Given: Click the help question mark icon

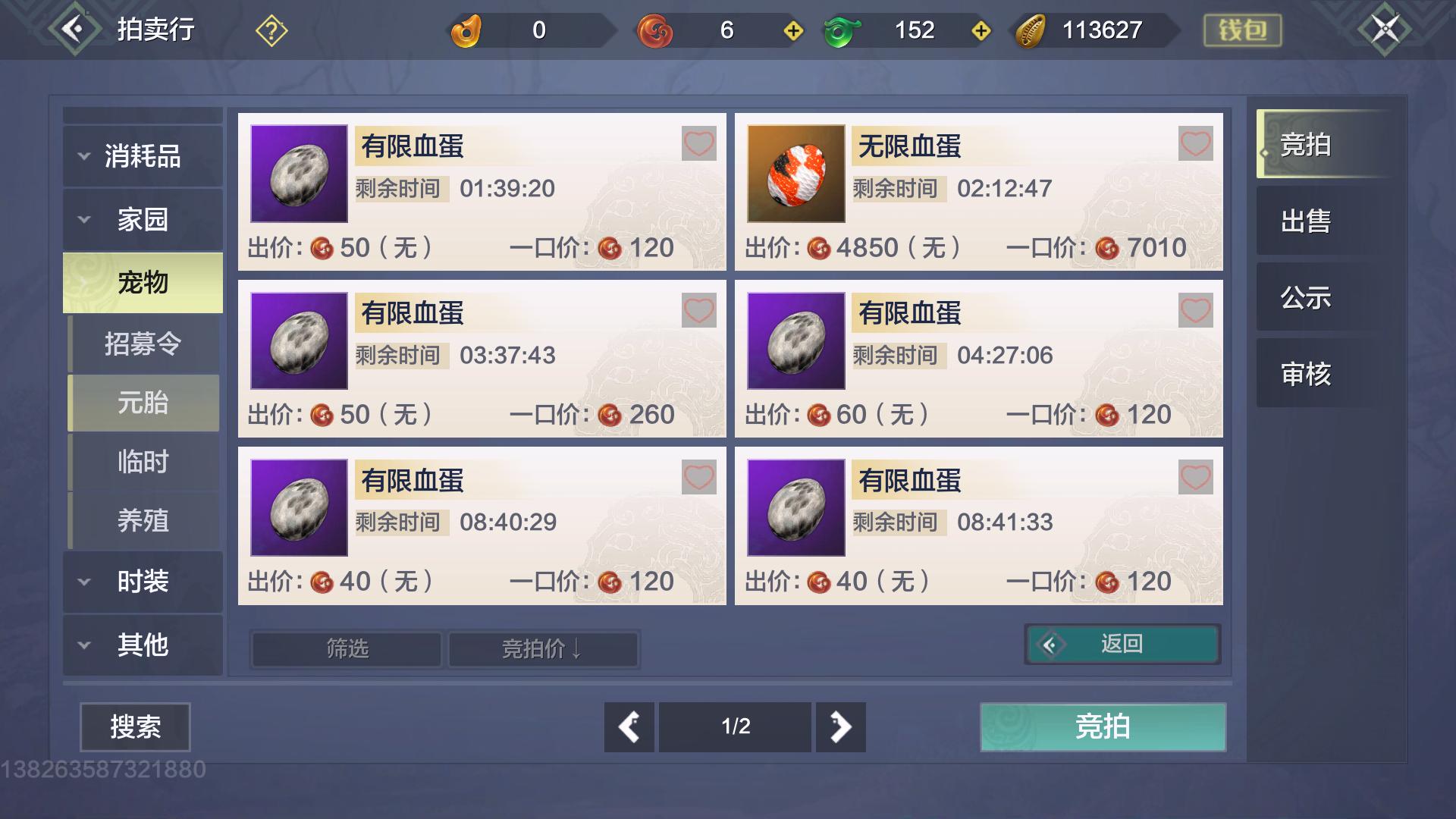Looking at the screenshot, I should (x=271, y=30).
